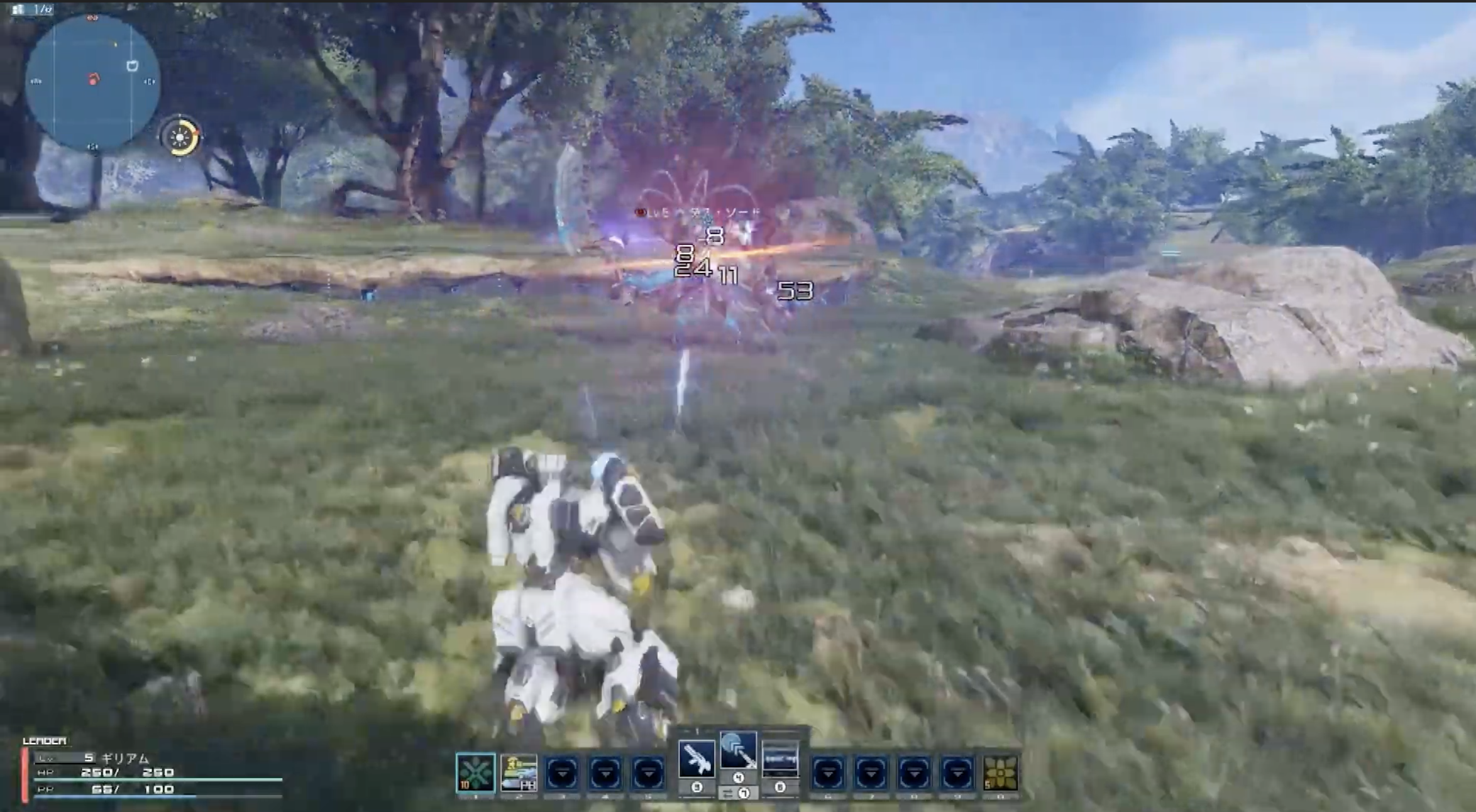Viewport: 1476px width, 812px height.
Task: Trigger the blue orb arrow skill icon
Action: pyautogui.click(x=738, y=750)
